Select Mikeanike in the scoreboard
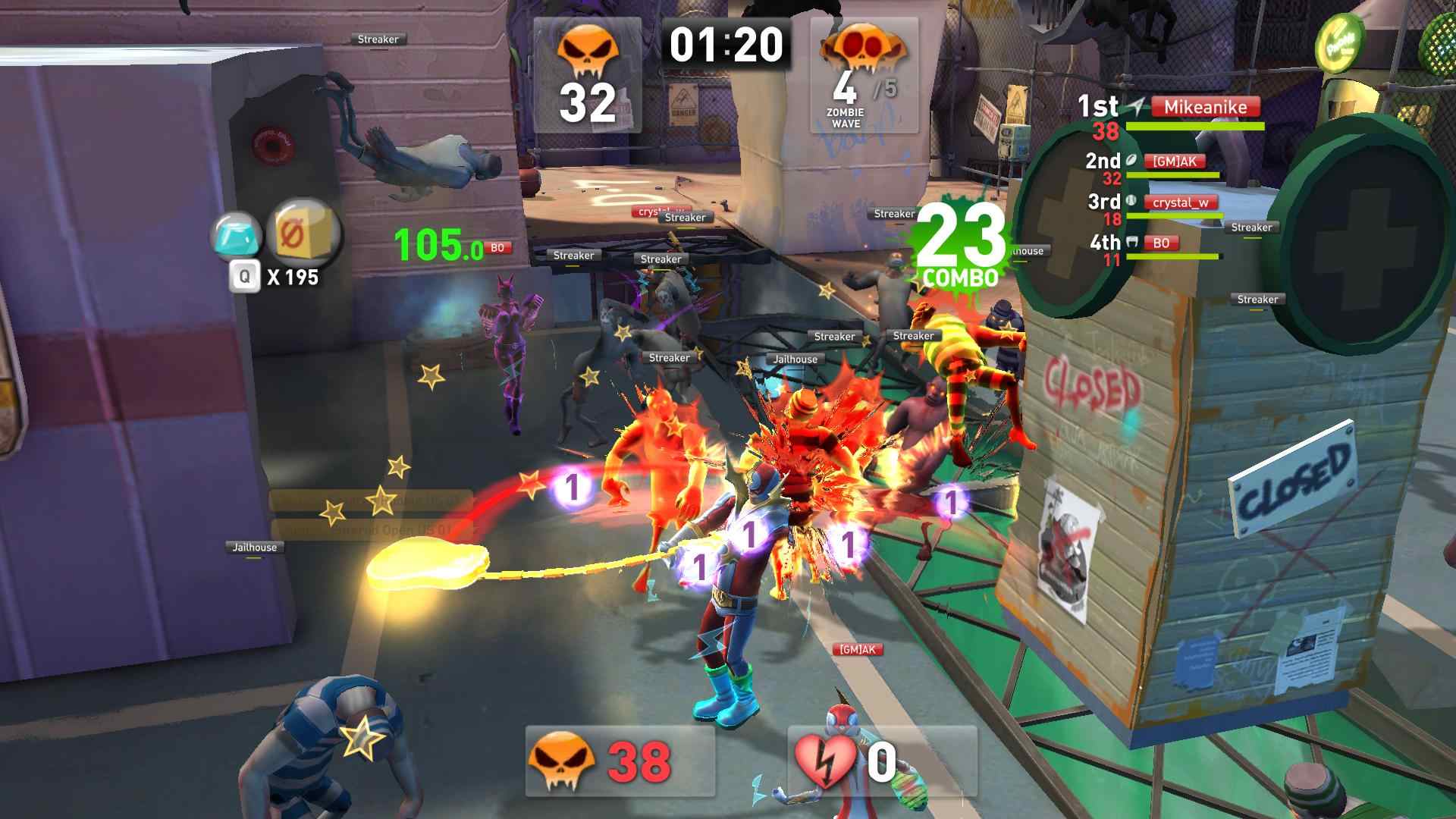1456x819 pixels. point(1205,107)
